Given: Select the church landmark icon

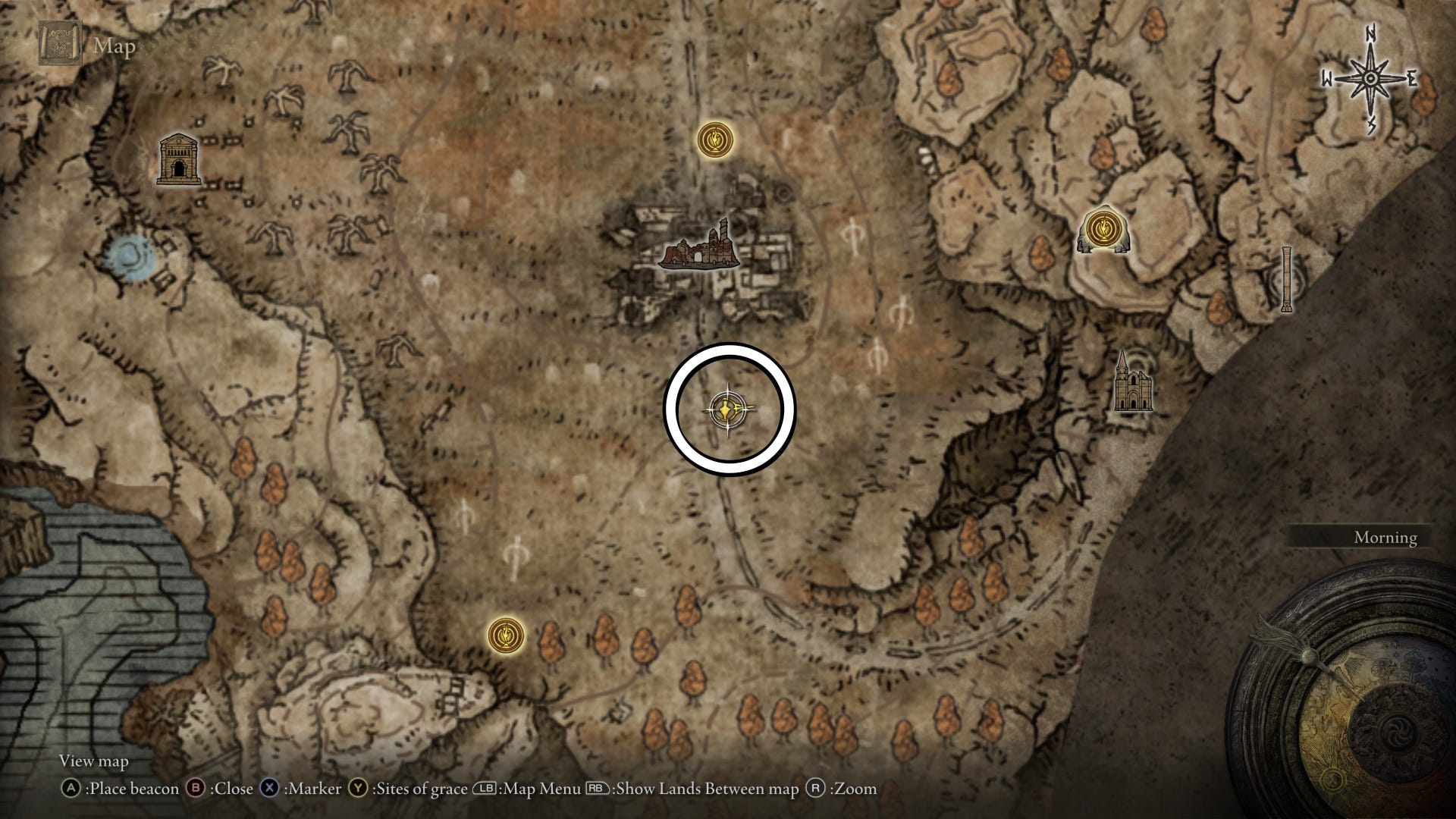Looking at the screenshot, I should (x=1131, y=383).
